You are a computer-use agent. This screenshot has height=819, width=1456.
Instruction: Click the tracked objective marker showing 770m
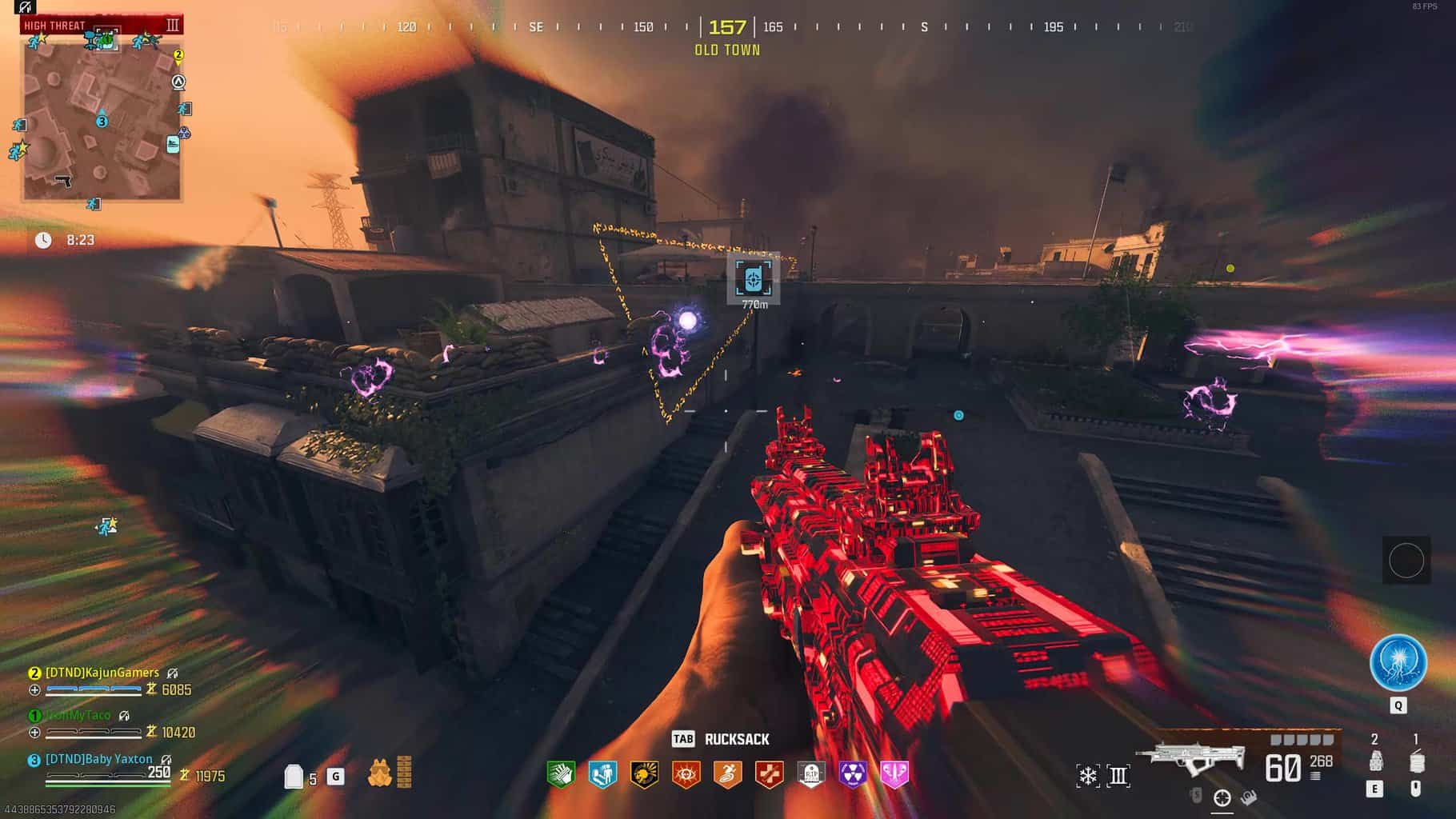pyautogui.click(x=753, y=279)
